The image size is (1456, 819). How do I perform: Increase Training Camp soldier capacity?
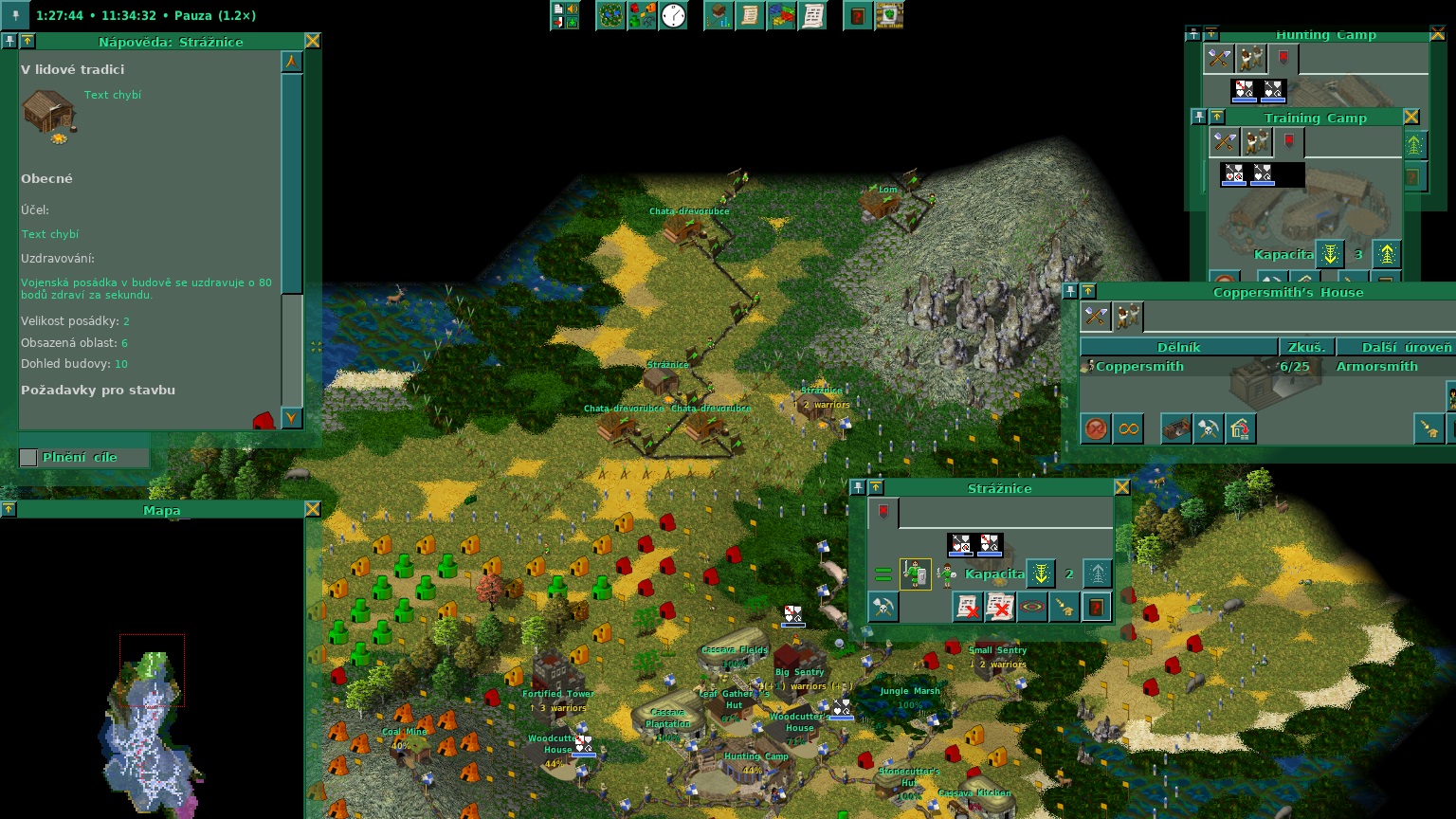(x=1387, y=254)
